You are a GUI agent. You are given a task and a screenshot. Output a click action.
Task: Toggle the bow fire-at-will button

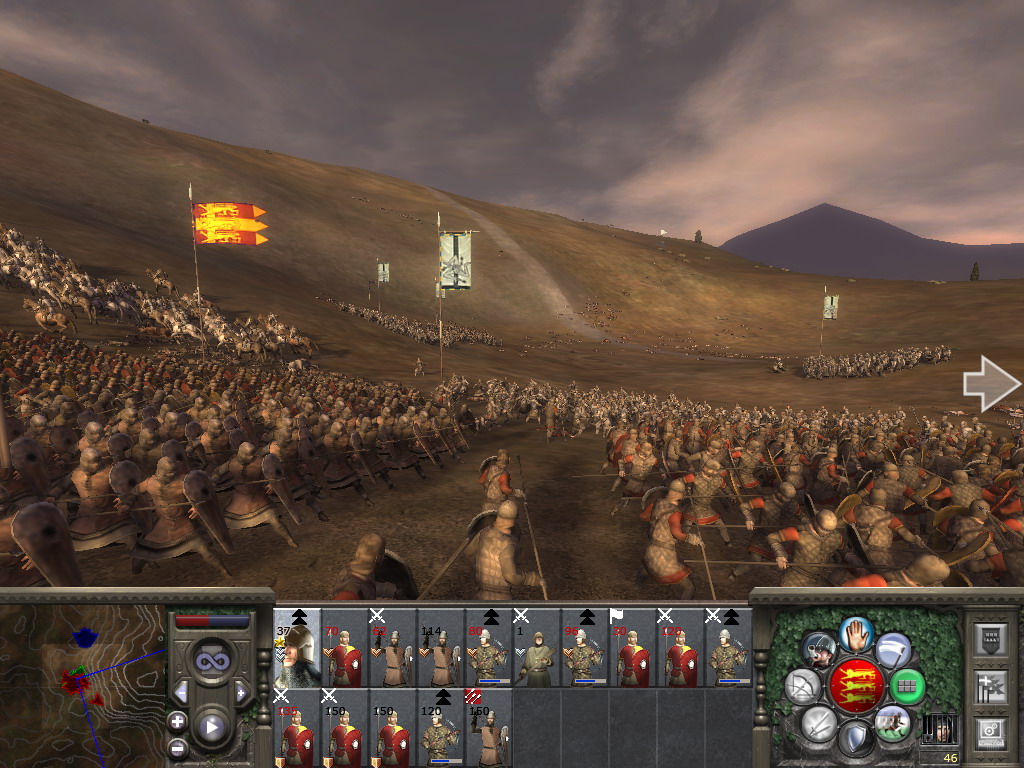[x=802, y=686]
